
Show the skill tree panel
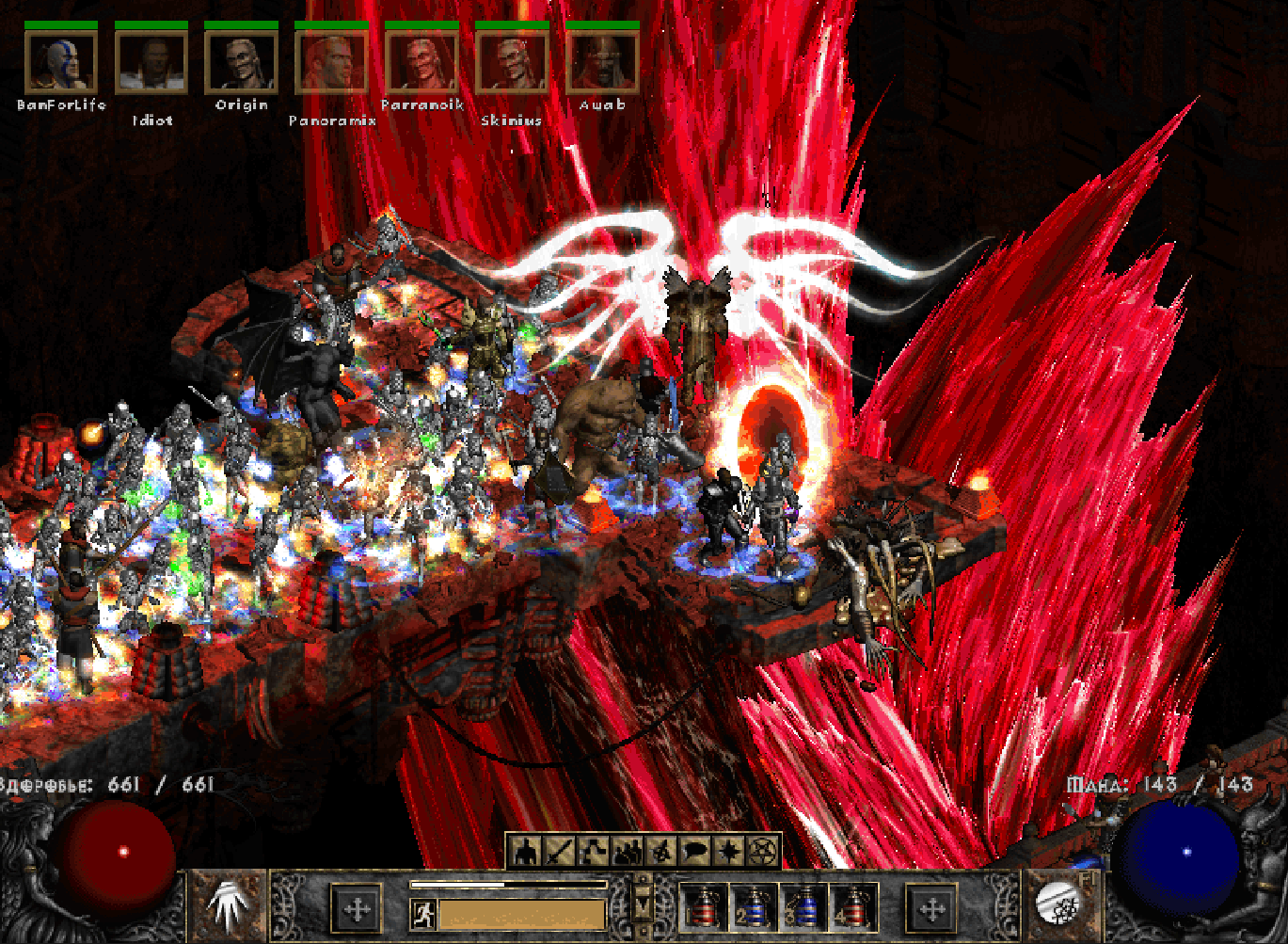tap(593, 852)
